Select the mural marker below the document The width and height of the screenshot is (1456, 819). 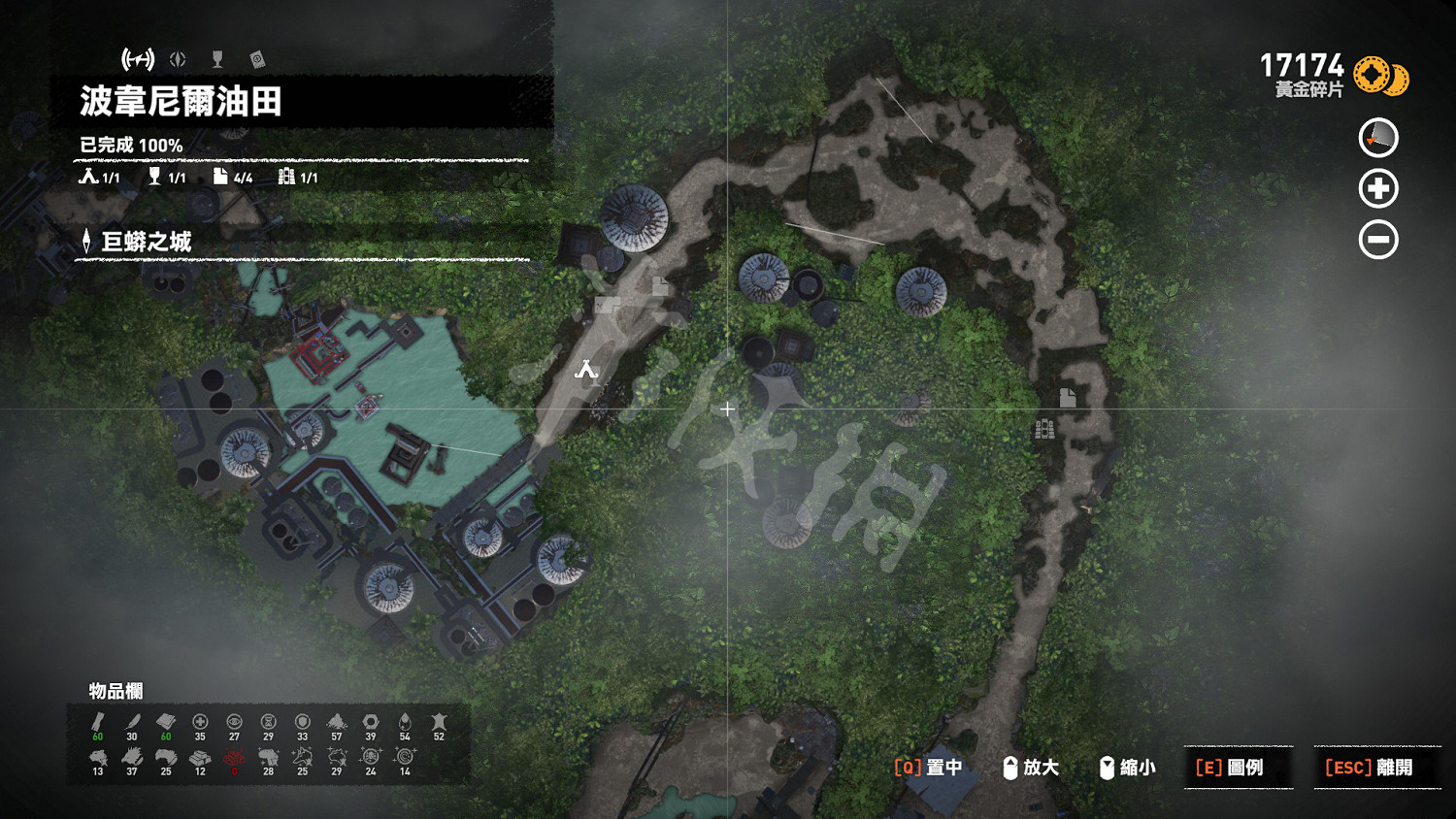1044,429
